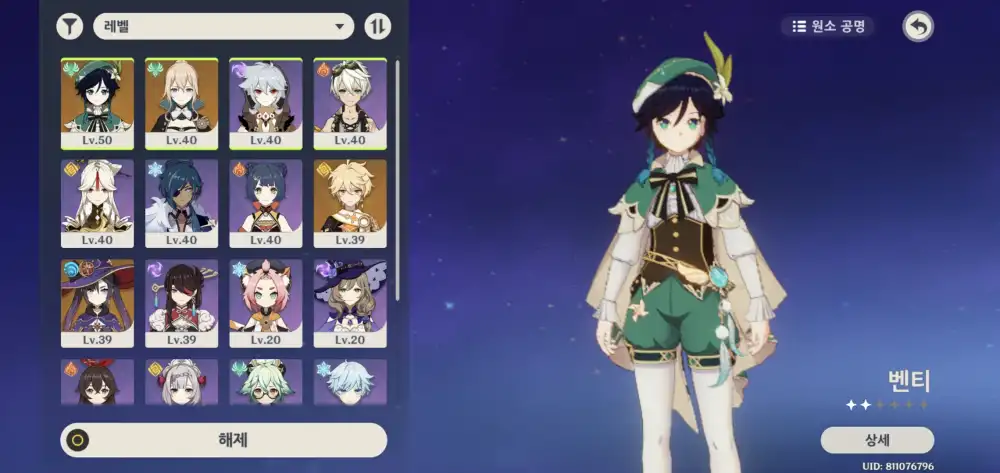Select Razor's Lv.40 Electro card
The image size is (1000, 473).
point(266,102)
